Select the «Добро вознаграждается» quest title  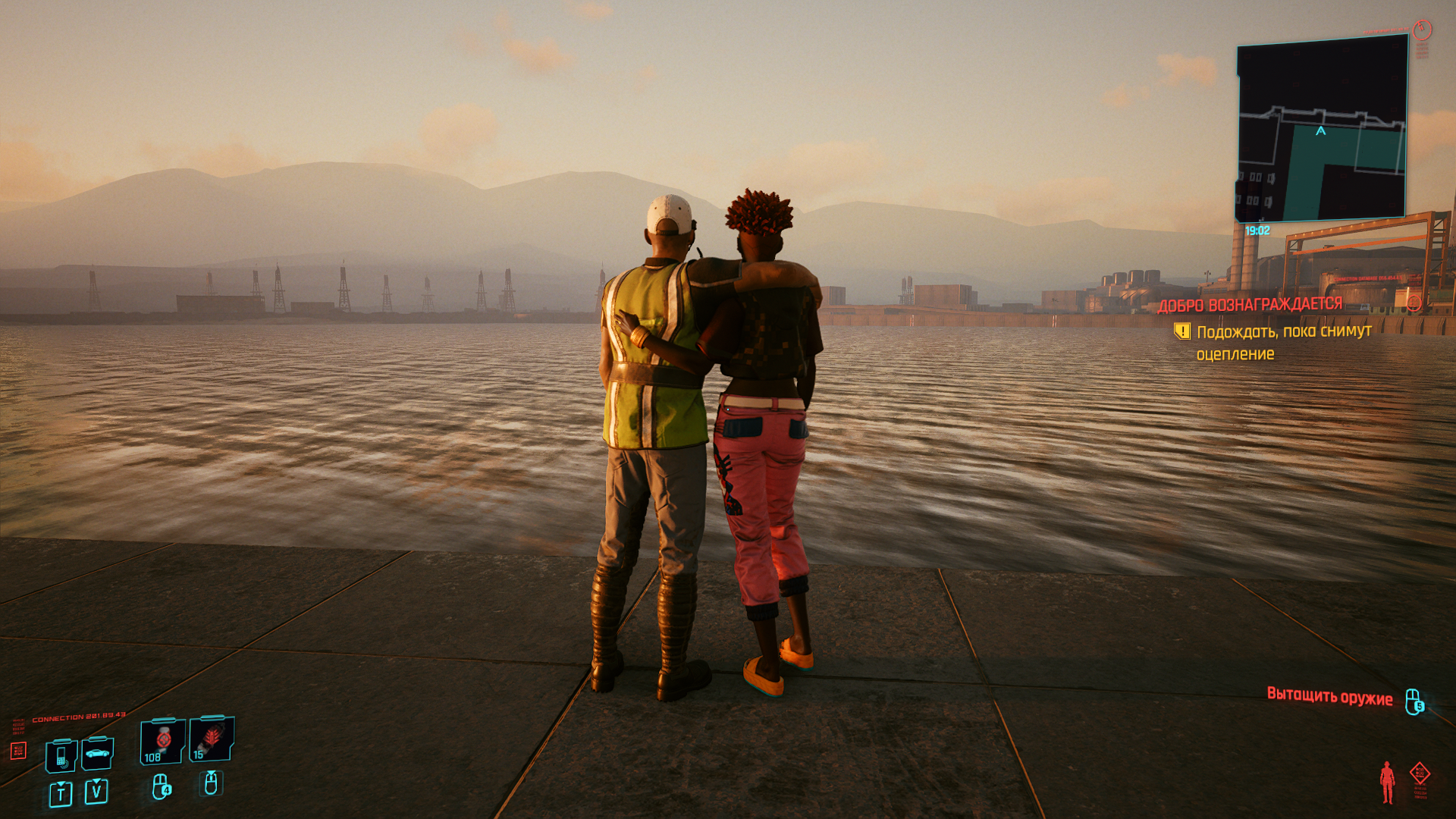tap(1250, 305)
